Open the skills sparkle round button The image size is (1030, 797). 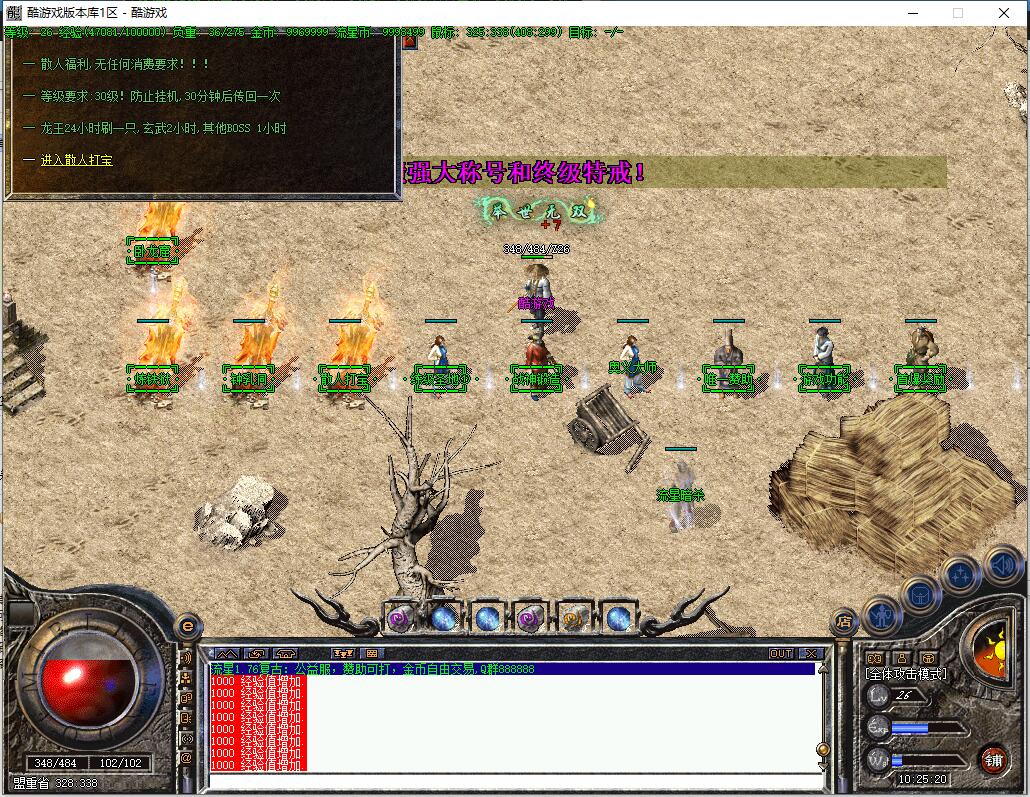pos(961,575)
